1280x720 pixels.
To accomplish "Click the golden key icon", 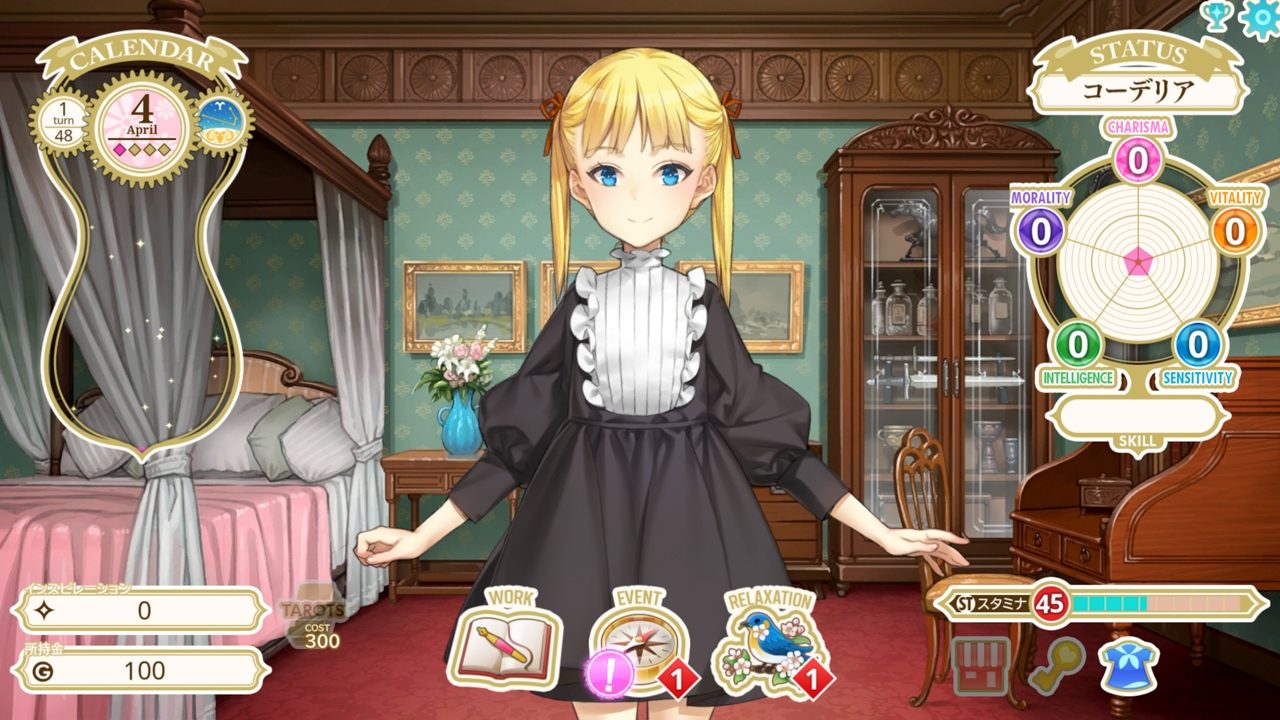I will click(1056, 665).
